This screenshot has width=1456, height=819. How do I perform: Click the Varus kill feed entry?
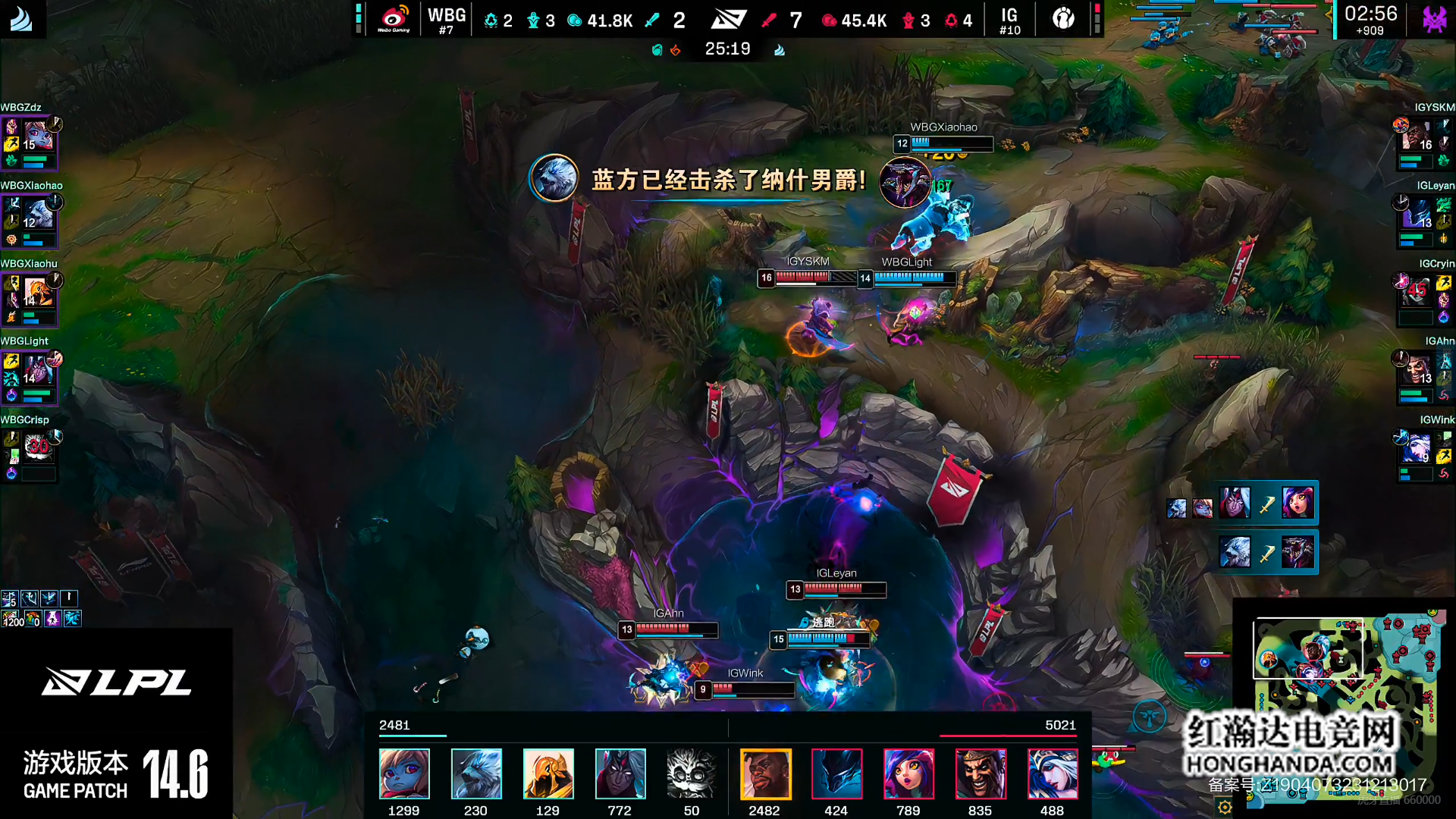click(1266, 503)
